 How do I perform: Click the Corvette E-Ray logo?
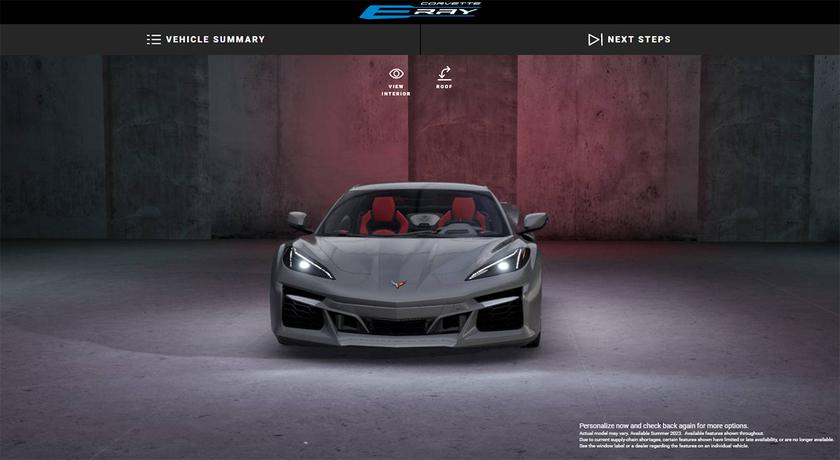(x=420, y=11)
